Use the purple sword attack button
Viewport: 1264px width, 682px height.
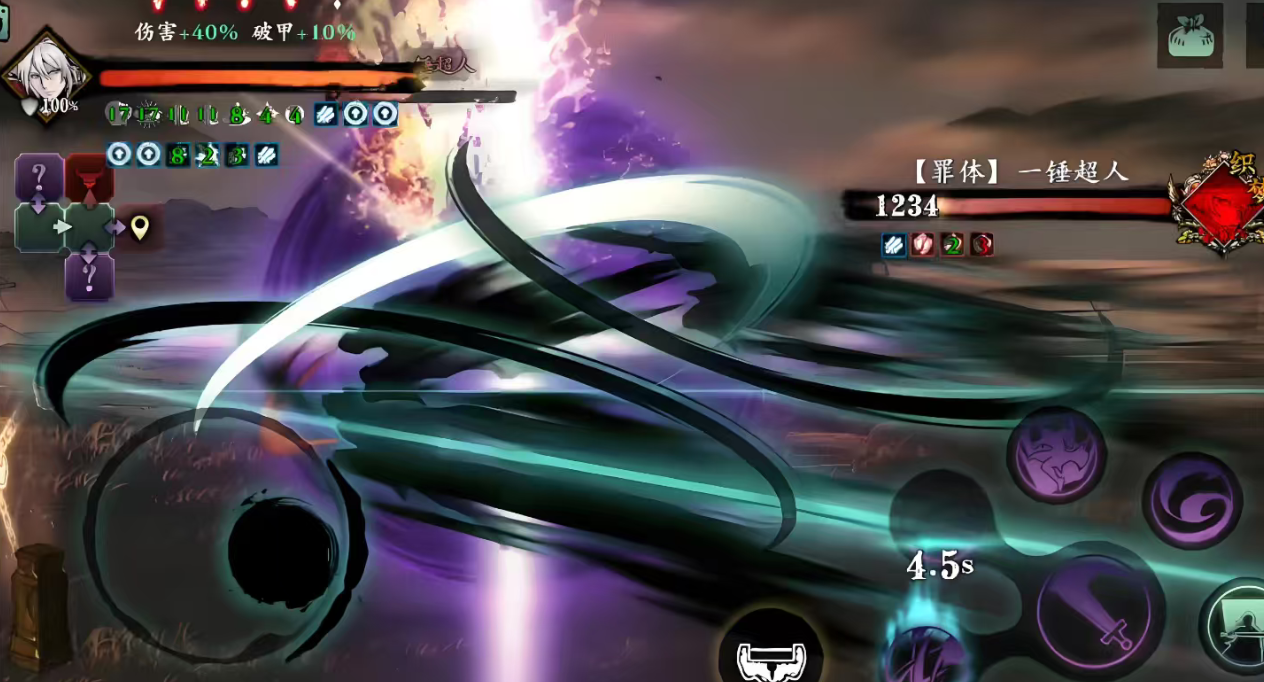click(1098, 611)
